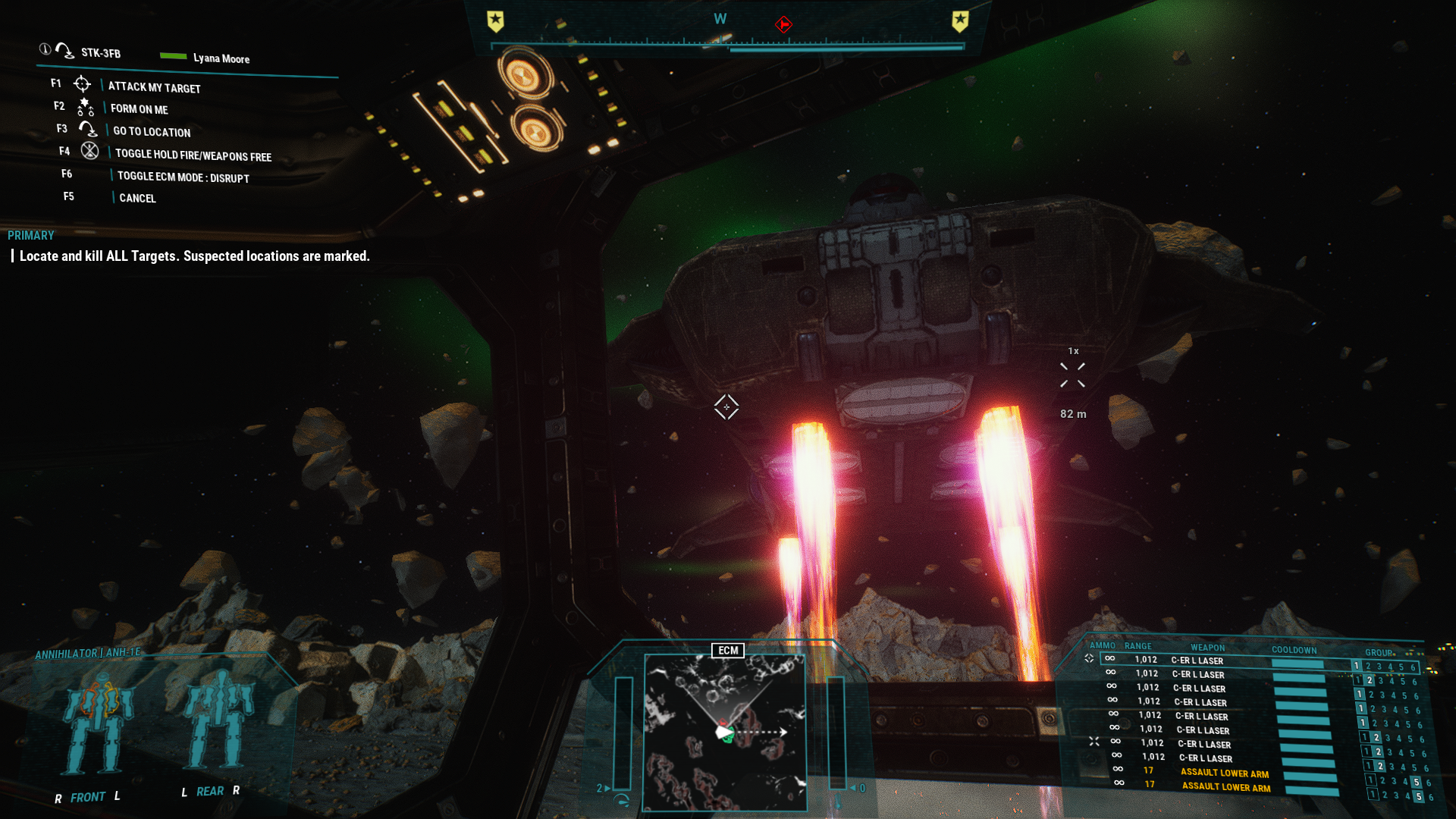The height and width of the screenshot is (819, 1456).
Task: Click the radar minimap display
Action: click(724, 732)
